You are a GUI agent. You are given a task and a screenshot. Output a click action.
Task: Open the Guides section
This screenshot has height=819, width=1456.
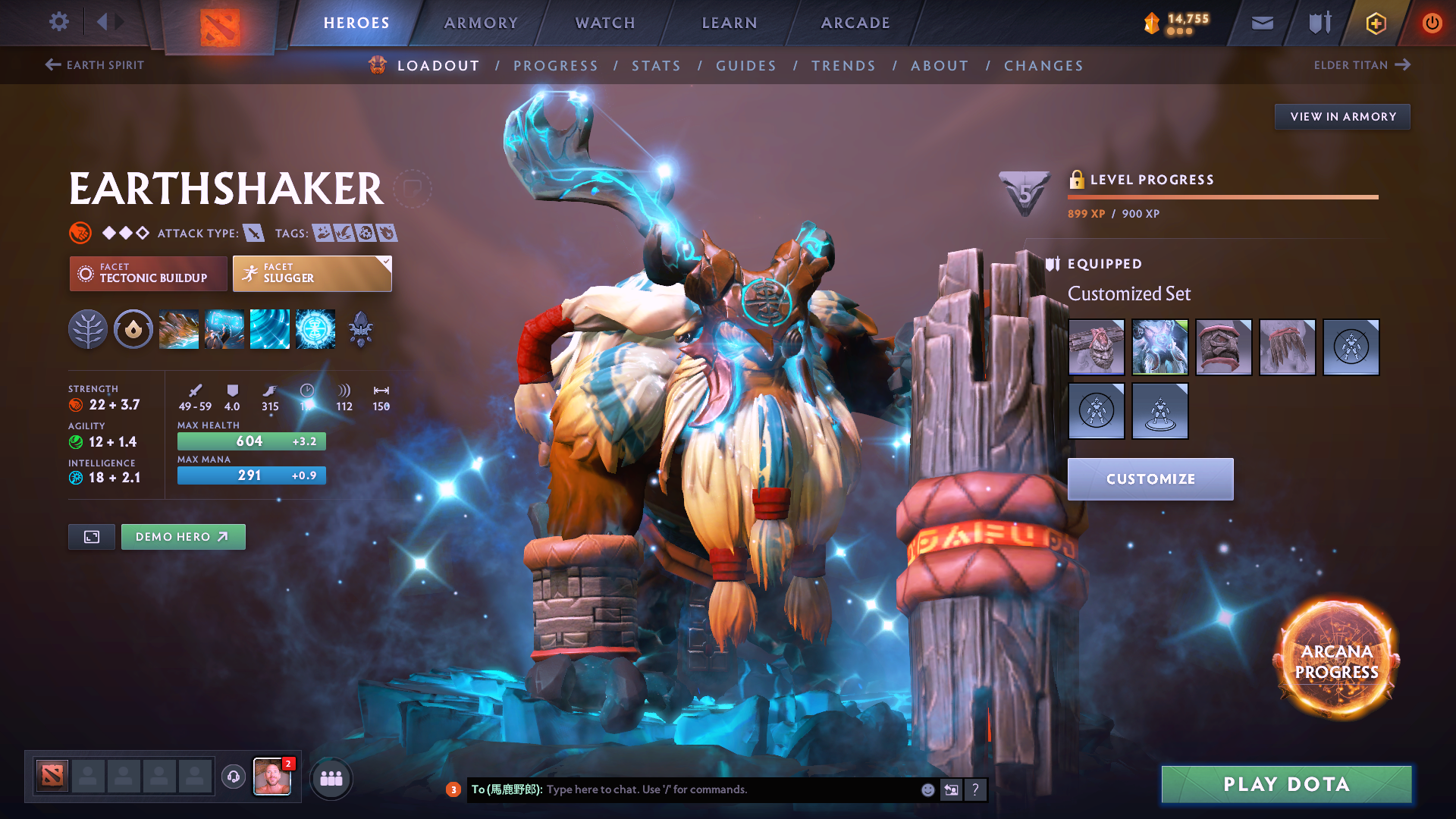746,66
